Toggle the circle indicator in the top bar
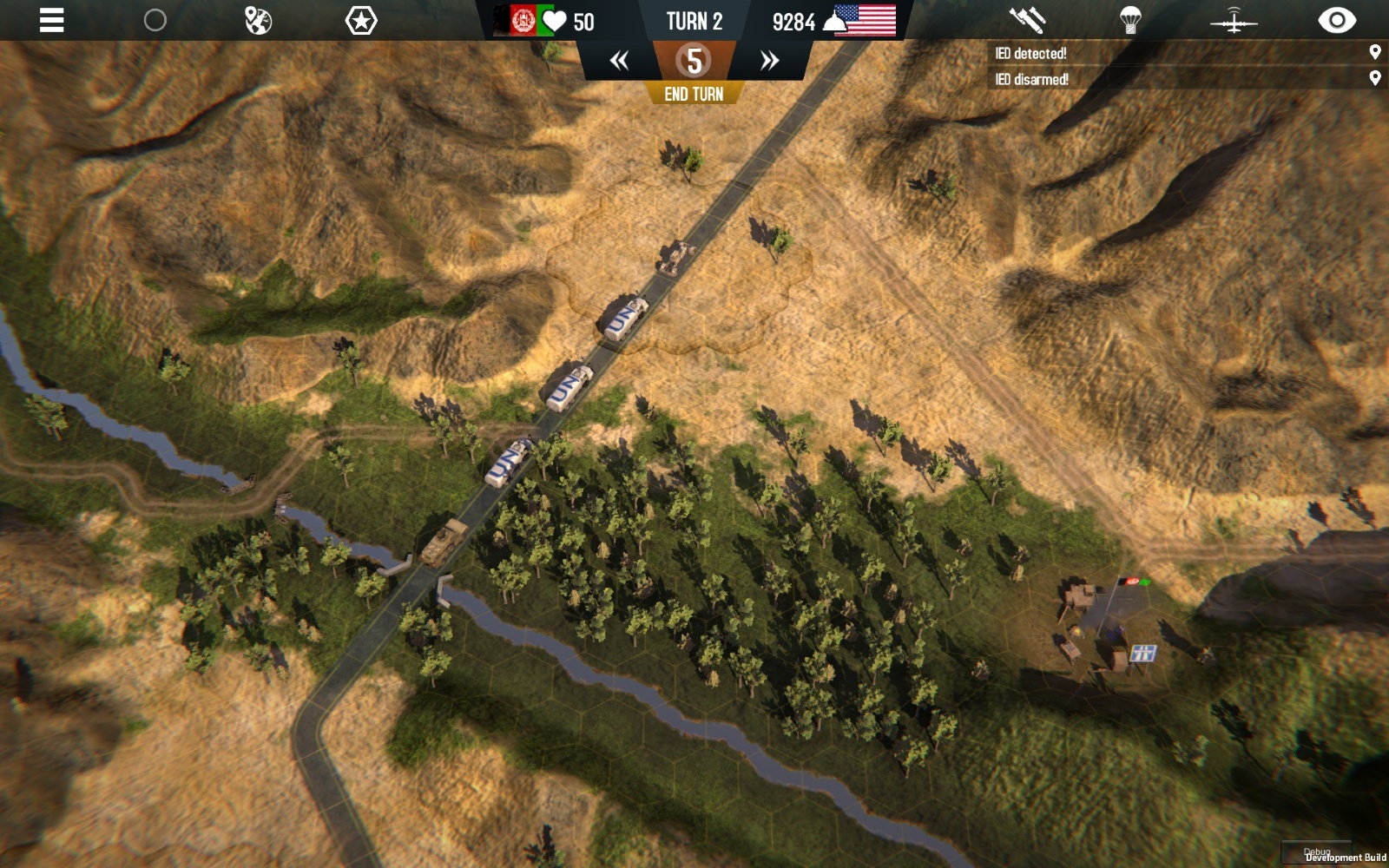The width and height of the screenshot is (1389, 868). pos(155,20)
